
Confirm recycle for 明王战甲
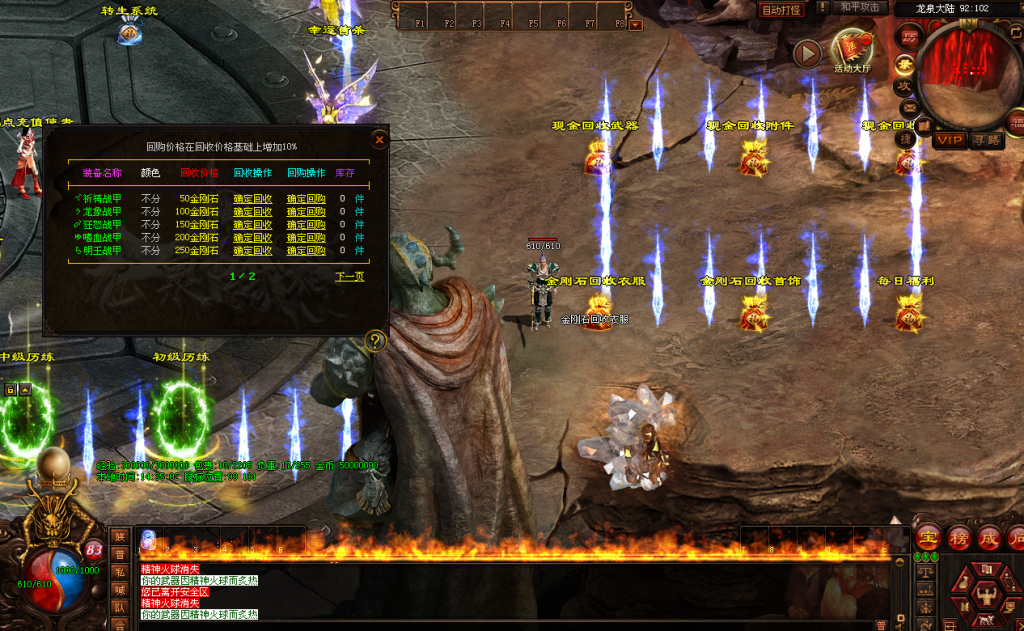pos(252,251)
